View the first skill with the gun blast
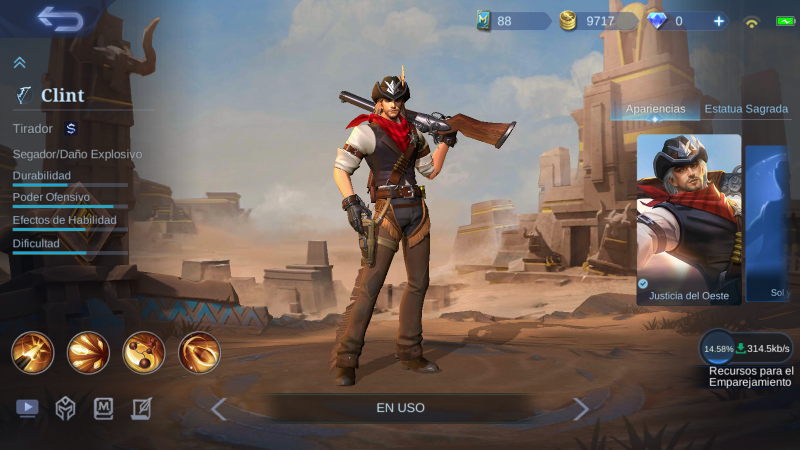This screenshot has width=800, height=450. (32, 352)
